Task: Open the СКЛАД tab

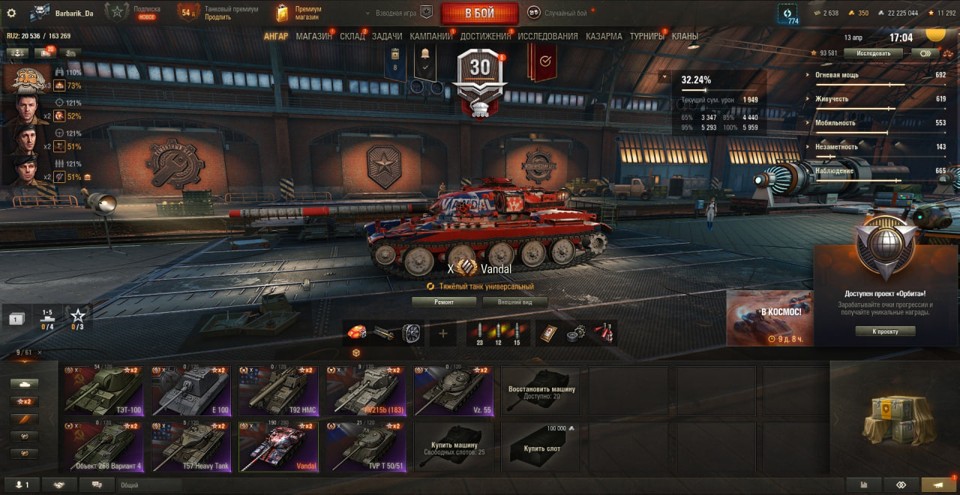Action: point(352,36)
